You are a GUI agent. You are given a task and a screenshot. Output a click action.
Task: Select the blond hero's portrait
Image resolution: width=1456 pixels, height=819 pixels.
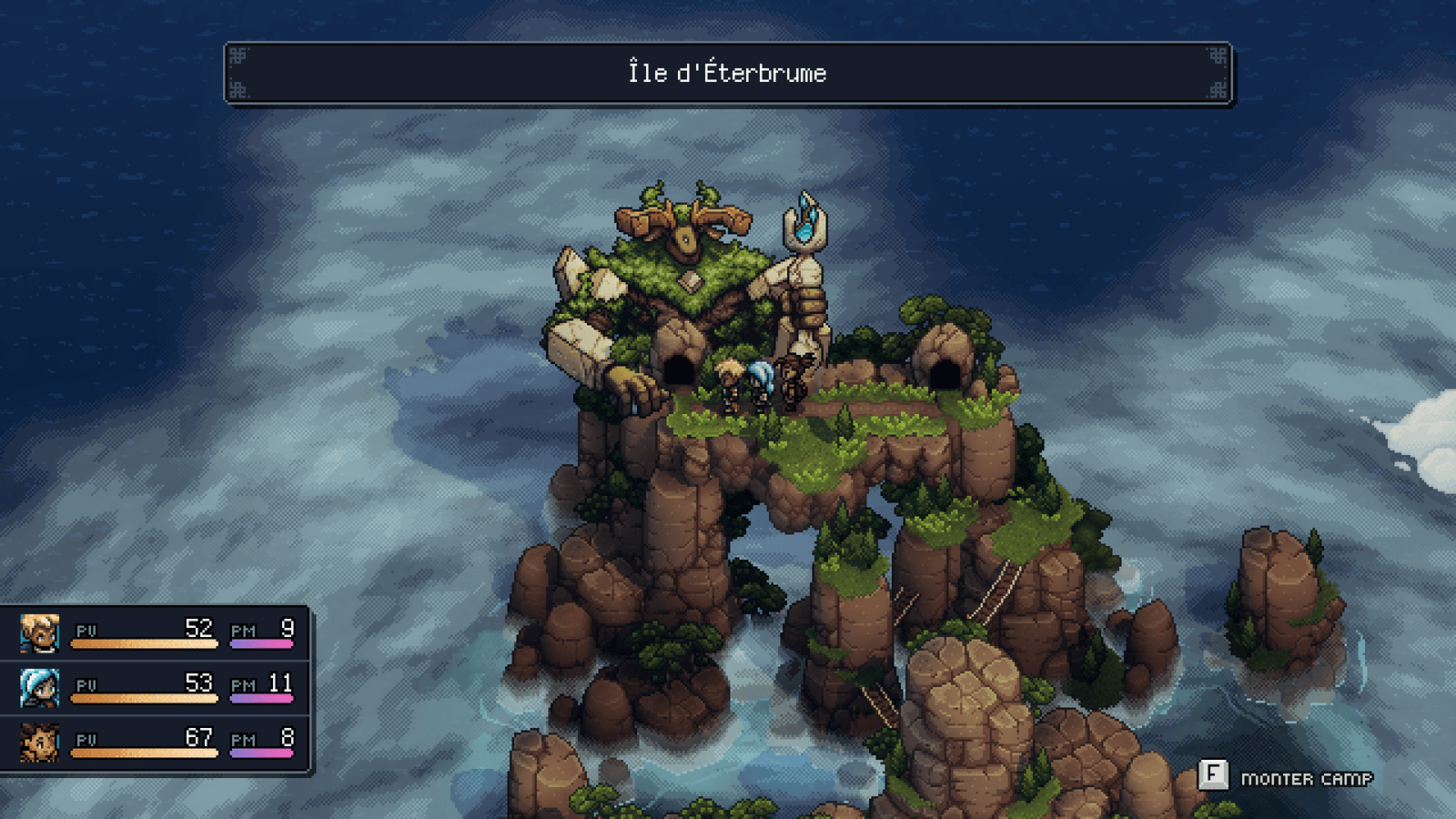40,633
